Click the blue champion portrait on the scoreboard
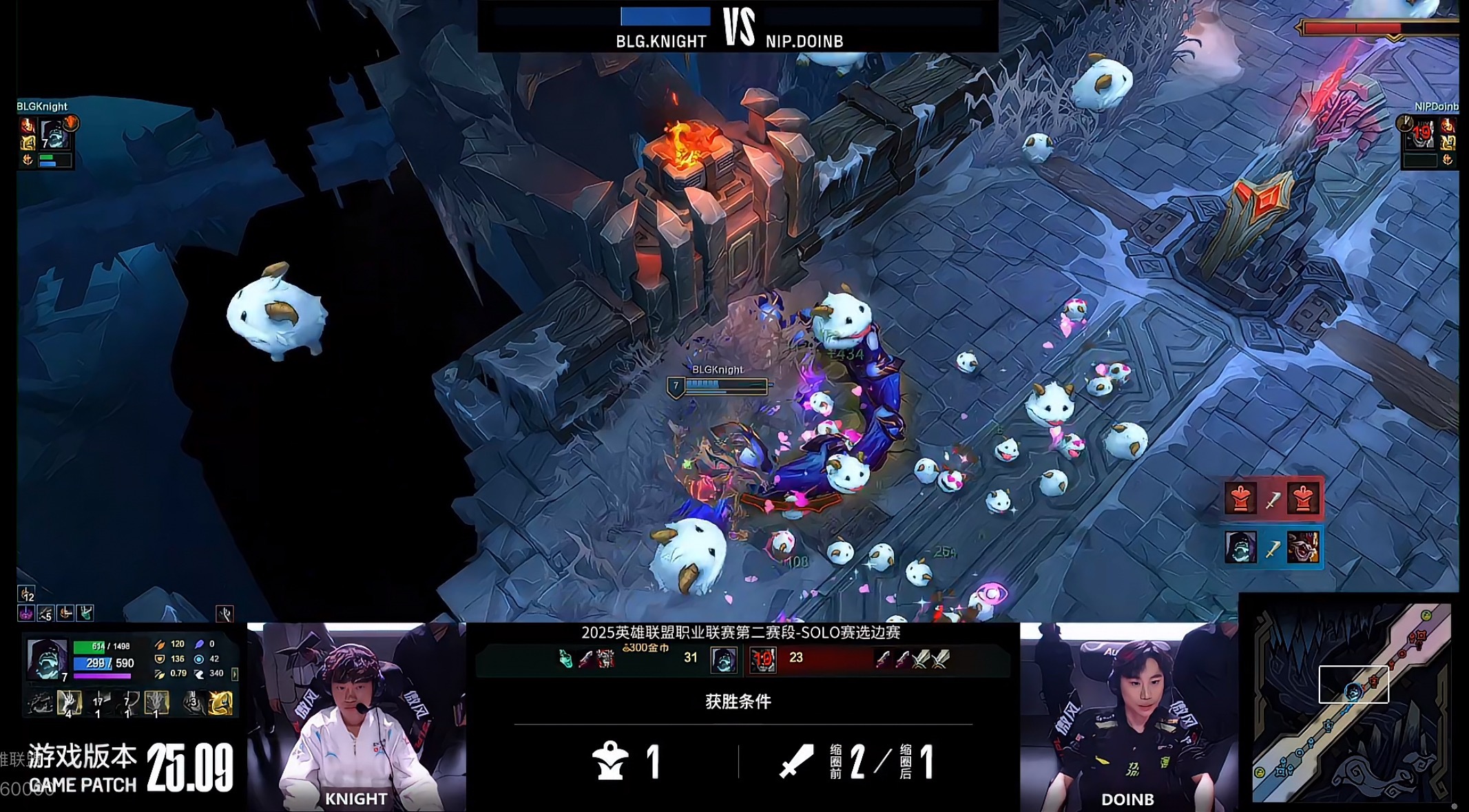1469x812 pixels. [723, 659]
